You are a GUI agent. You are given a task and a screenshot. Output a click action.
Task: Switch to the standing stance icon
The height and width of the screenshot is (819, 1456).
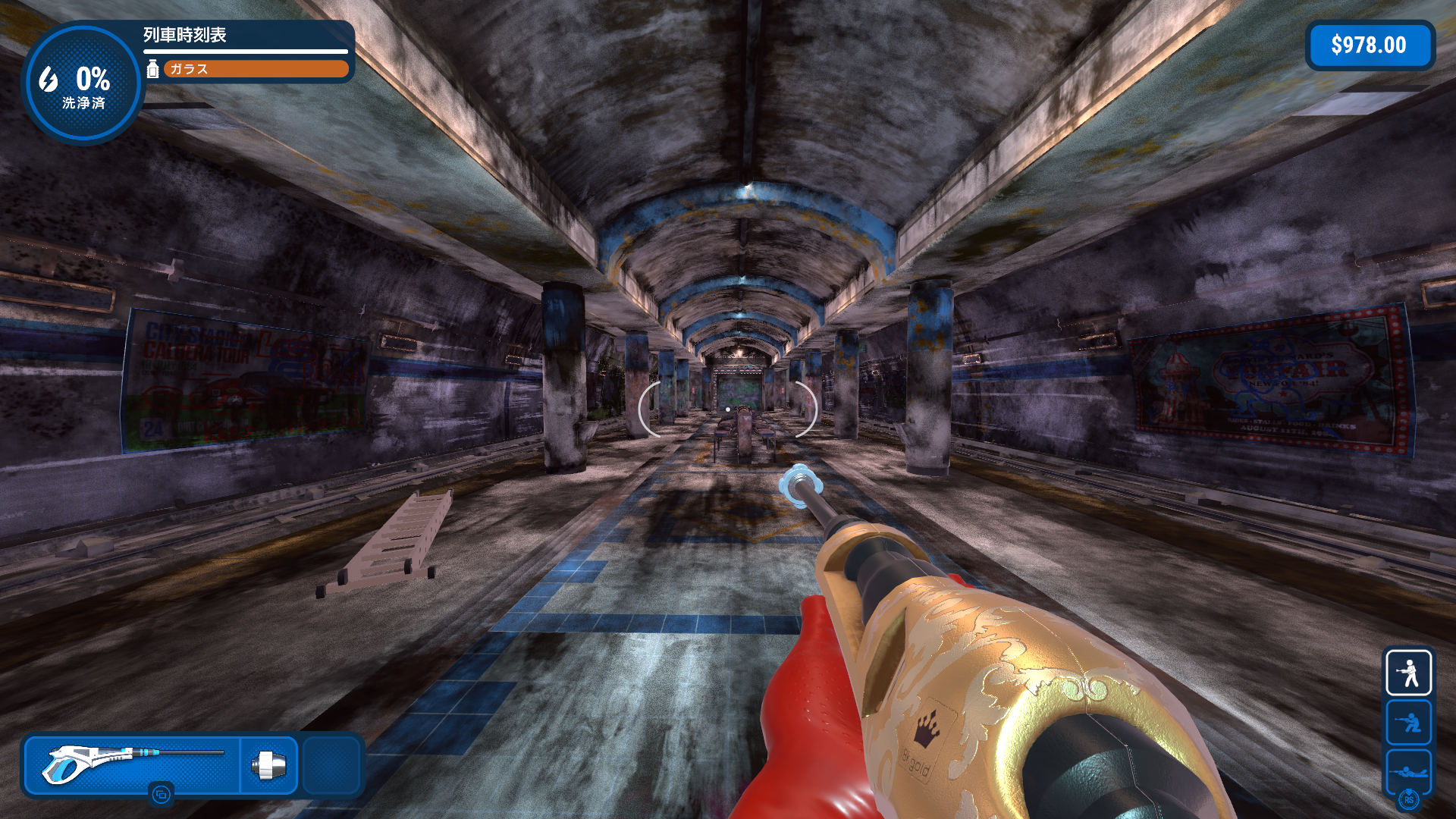(1408, 673)
